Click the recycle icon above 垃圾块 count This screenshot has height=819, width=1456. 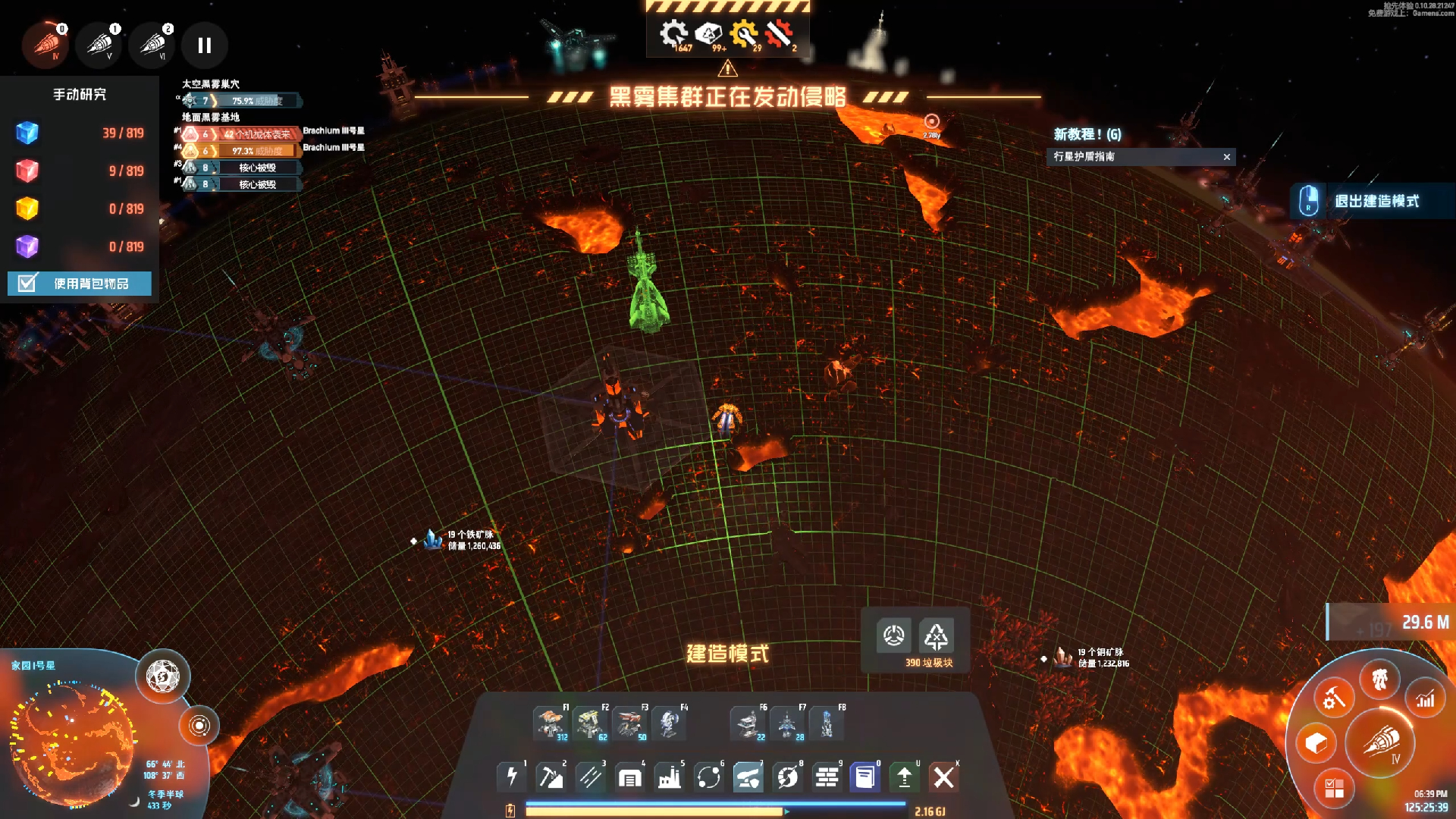coord(935,636)
